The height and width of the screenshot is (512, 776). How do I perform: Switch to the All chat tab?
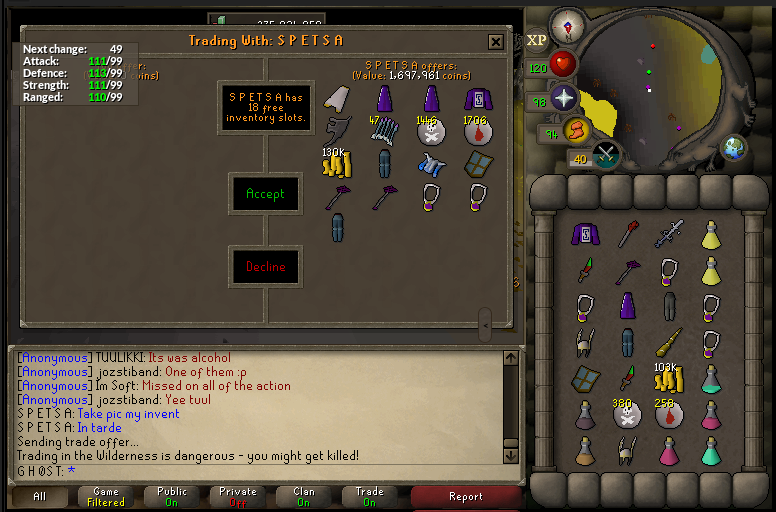(39, 496)
